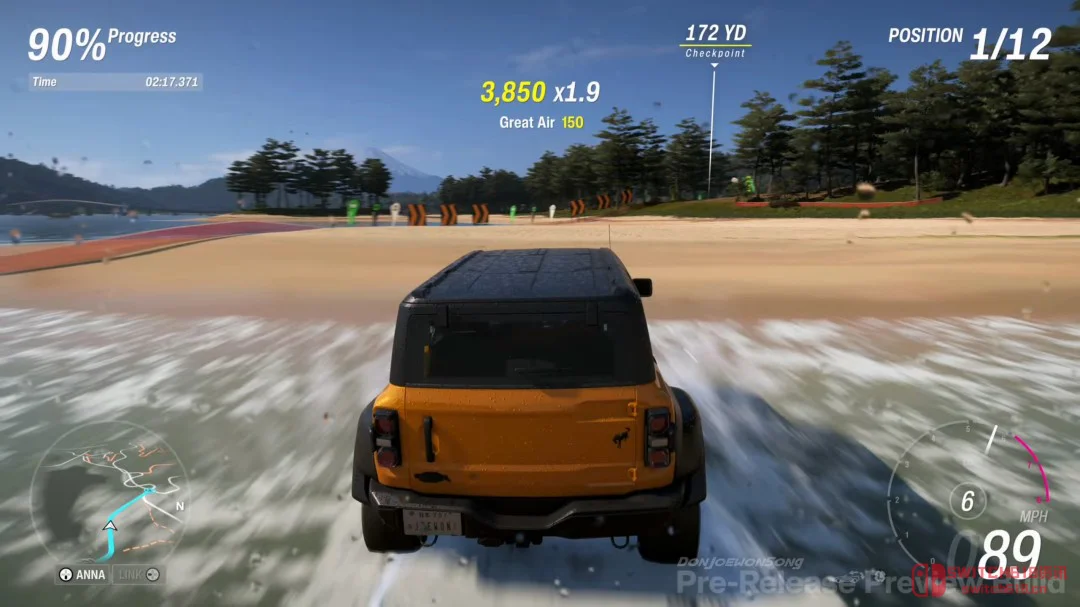Select the greyed-out LINK button
The image size is (1080, 607).
click(x=139, y=575)
